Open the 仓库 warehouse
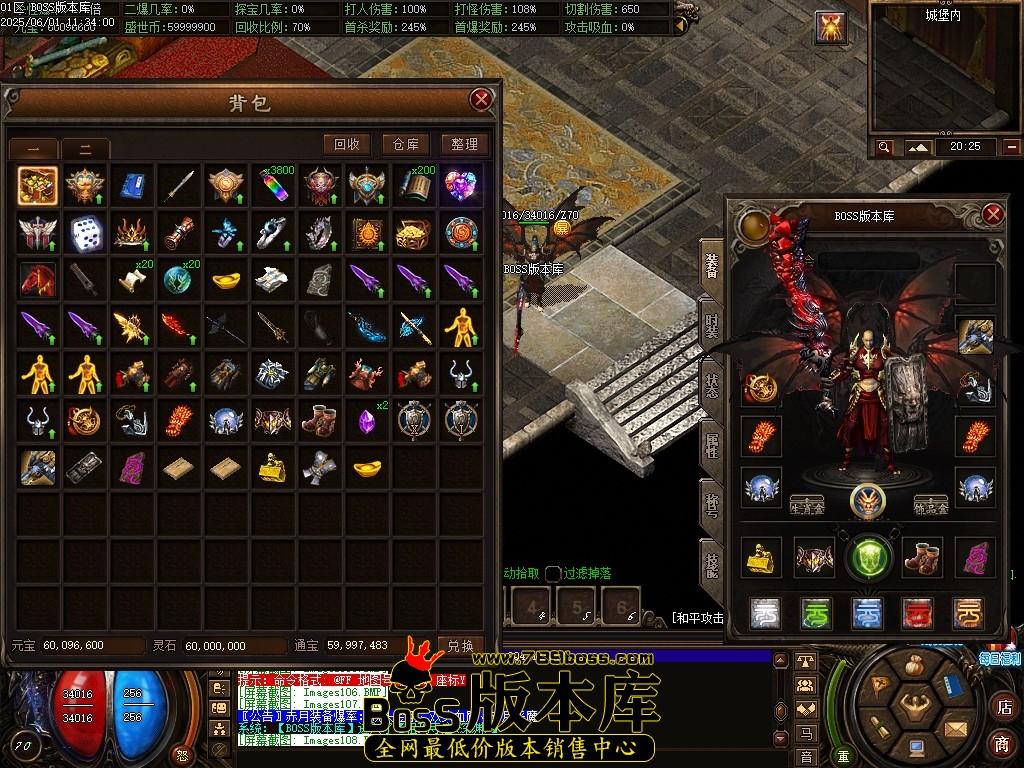The width and height of the screenshot is (1024, 768). tap(405, 144)
